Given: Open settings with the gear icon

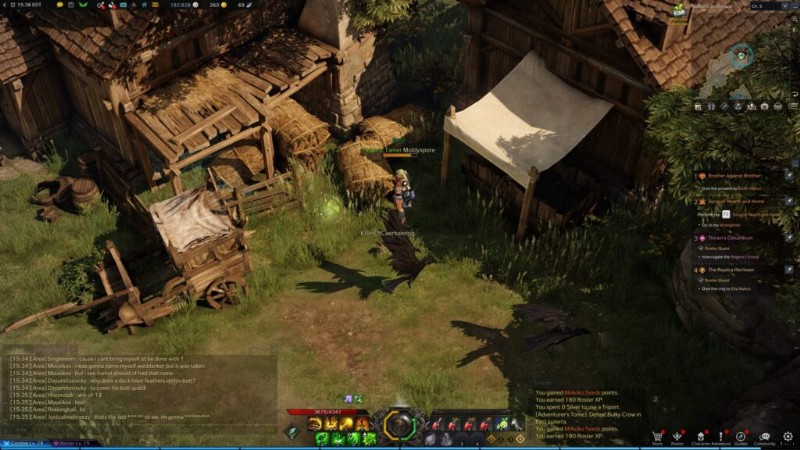Looking at the screenshot, I should point(788,436).
